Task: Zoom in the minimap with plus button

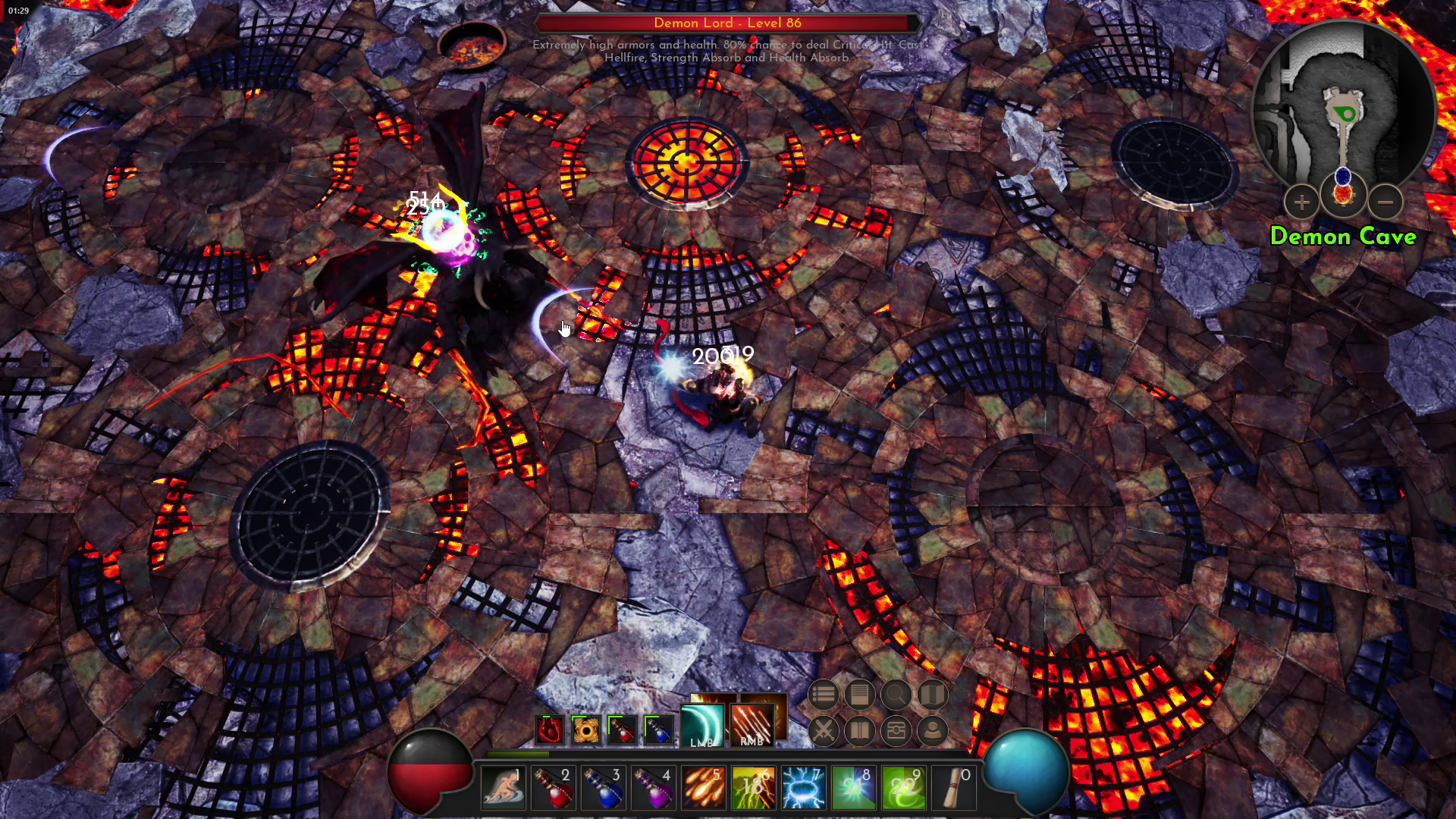Action: pos(1301,202)
